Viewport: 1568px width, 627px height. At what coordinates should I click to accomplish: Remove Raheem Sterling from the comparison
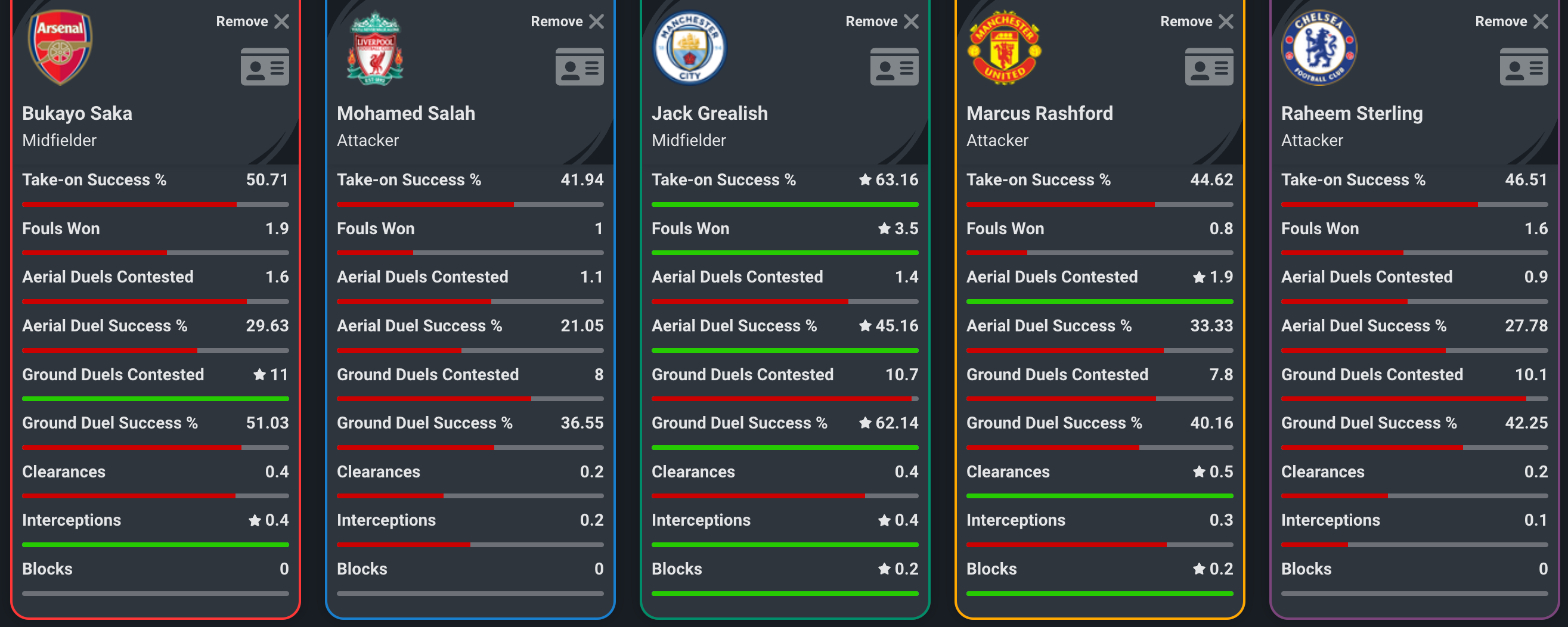point(1511,21)
